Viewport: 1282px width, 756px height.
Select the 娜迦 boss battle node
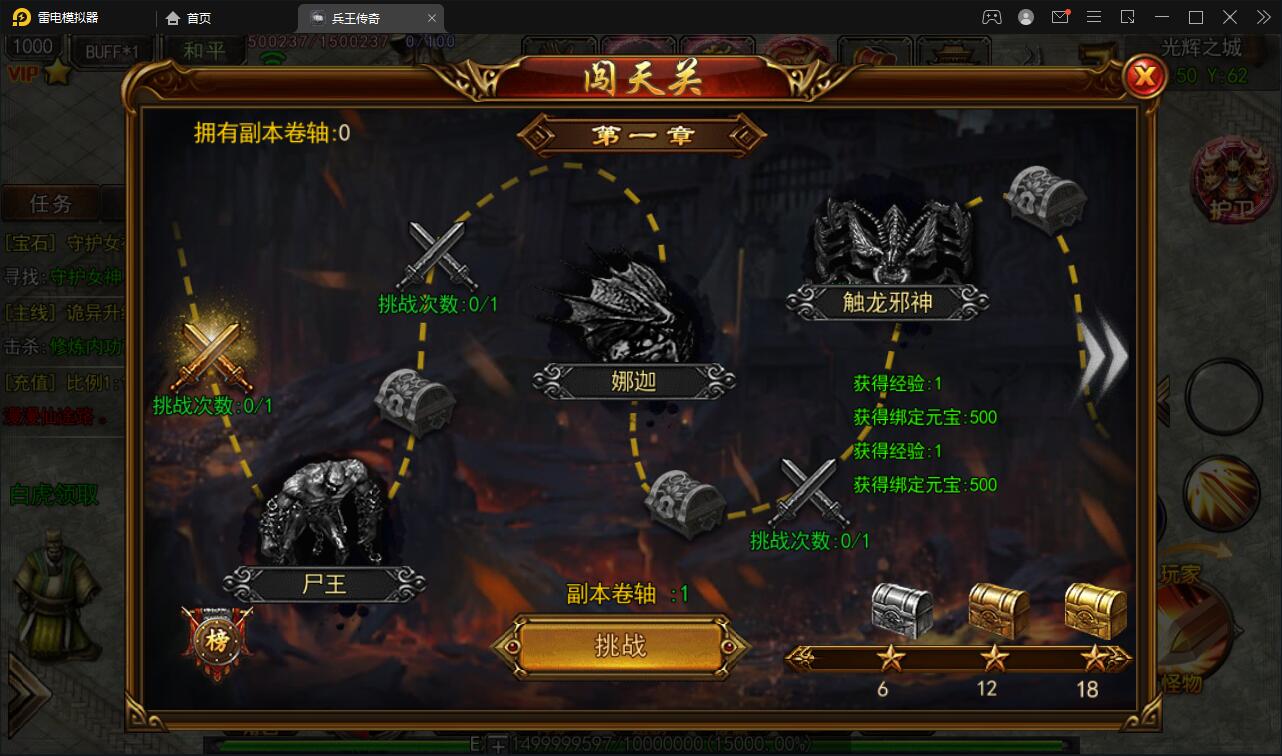coord(630,310)
